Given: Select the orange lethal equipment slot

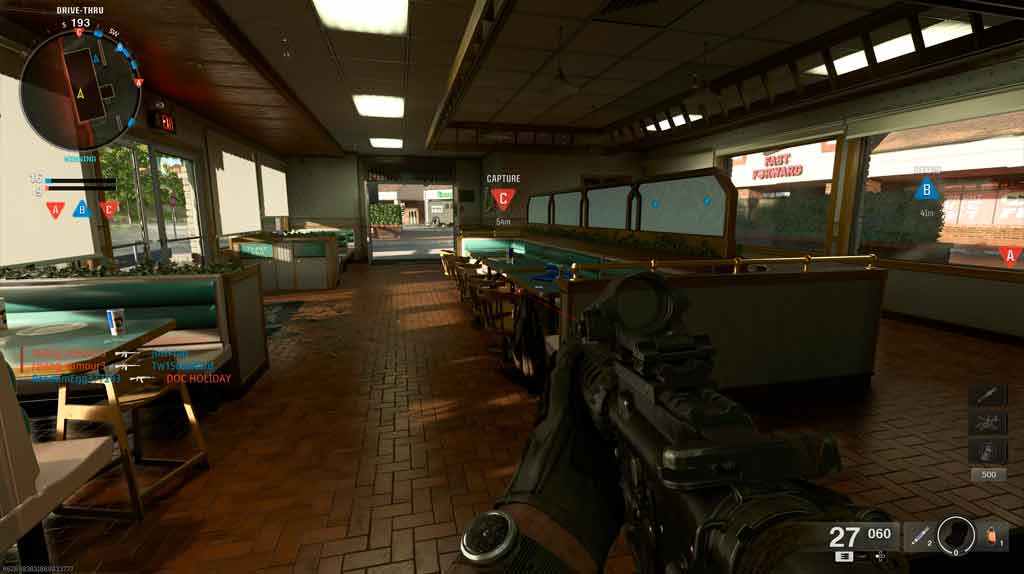Looking at the screenshot, I should pos(994,536).
